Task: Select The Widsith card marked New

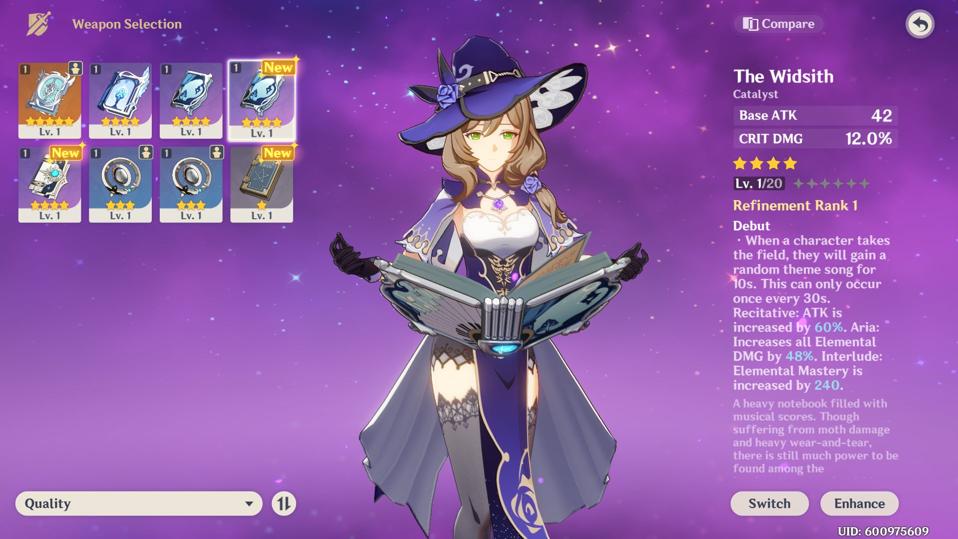Action: click(x=261, y=98)
